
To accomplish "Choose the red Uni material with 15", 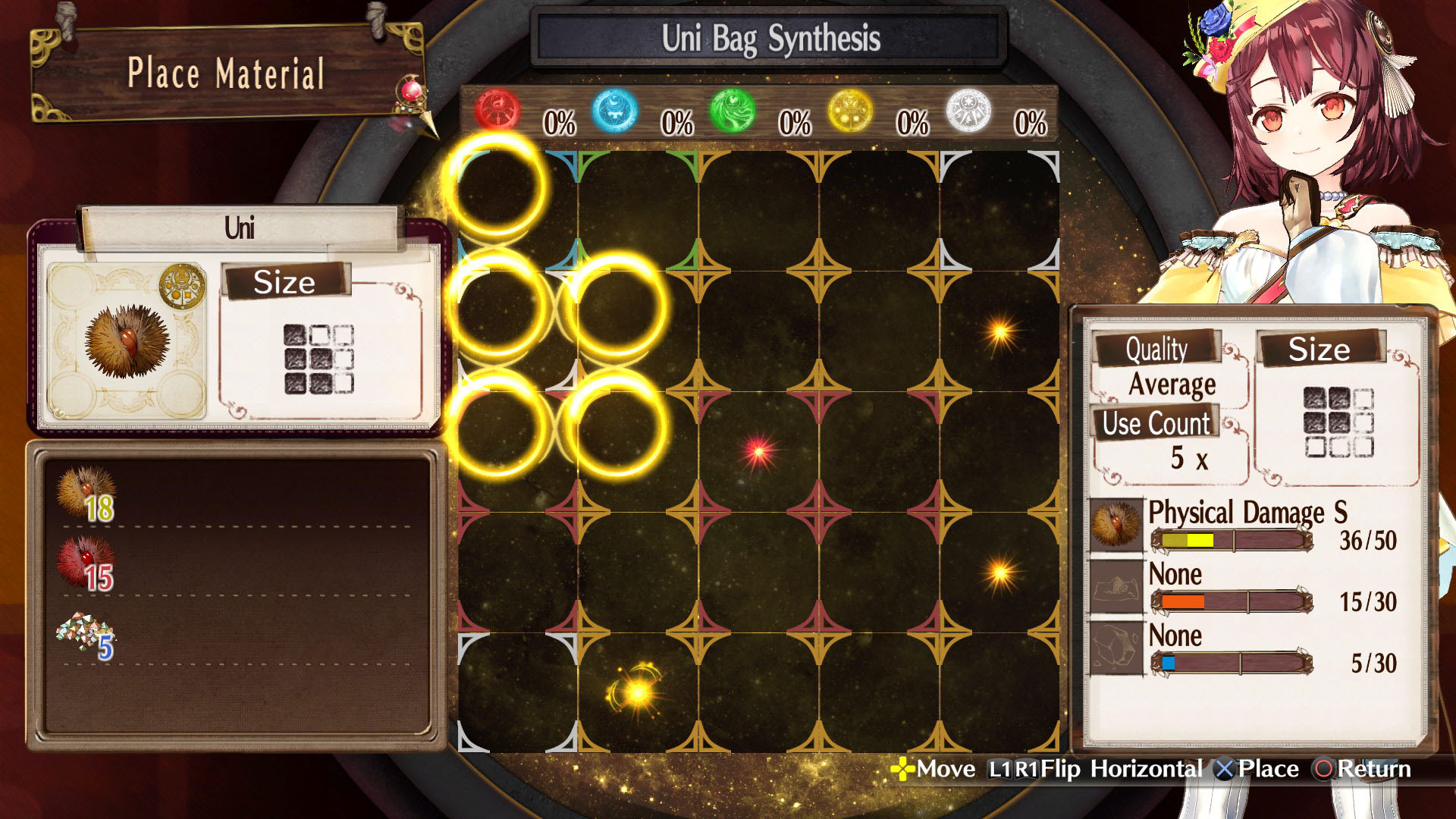I will pos(86,563).
